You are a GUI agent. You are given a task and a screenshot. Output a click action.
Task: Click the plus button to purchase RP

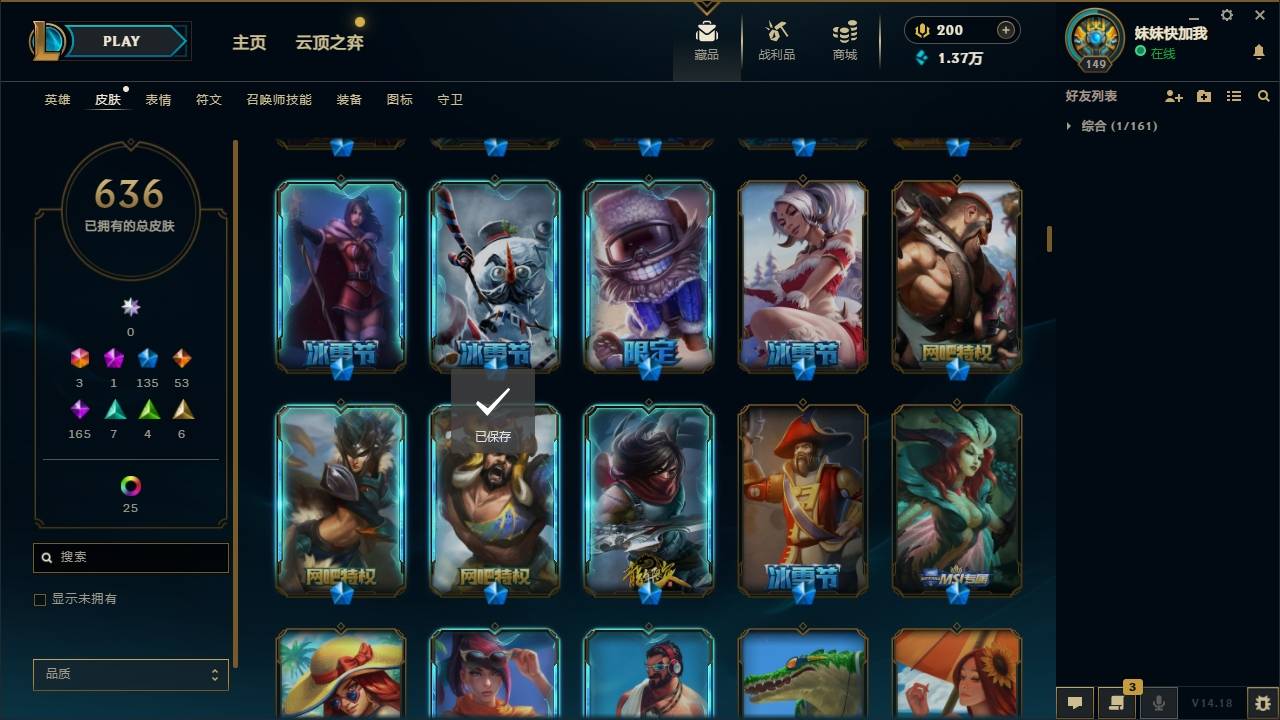(1005, 30)
